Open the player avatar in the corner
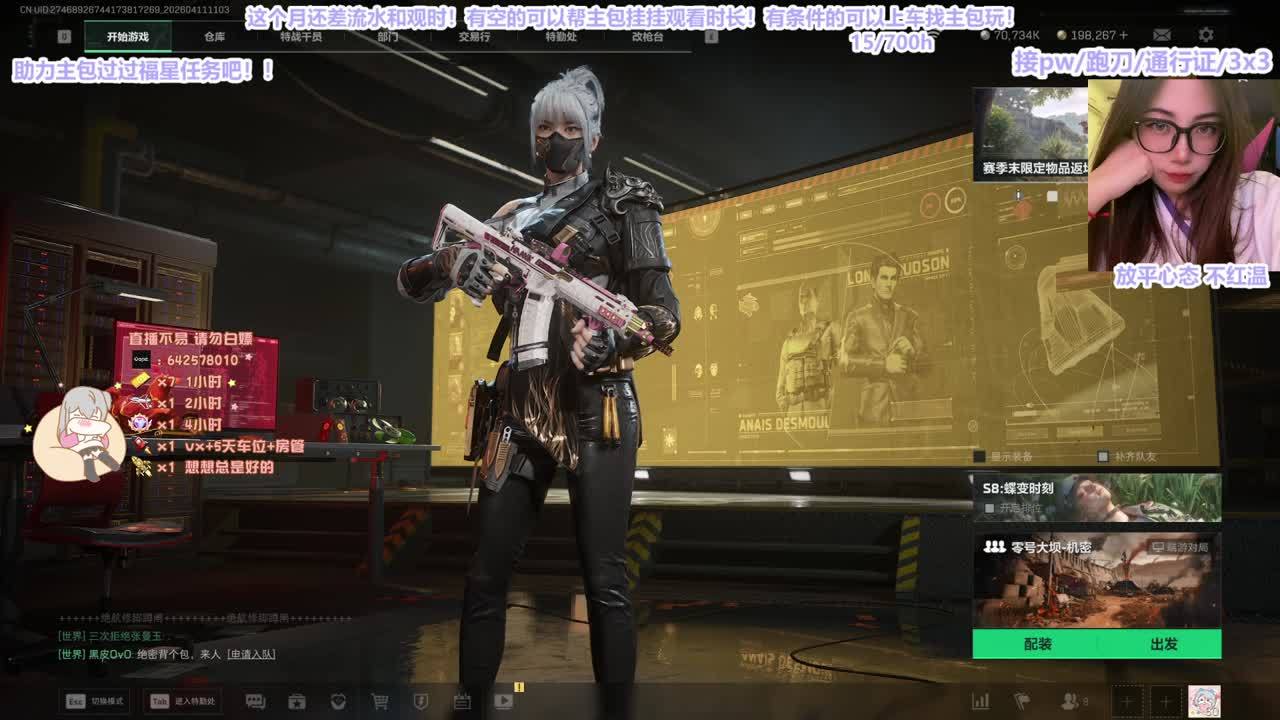Viewport: 1280px width, 720px height. tap(1204, 701)
